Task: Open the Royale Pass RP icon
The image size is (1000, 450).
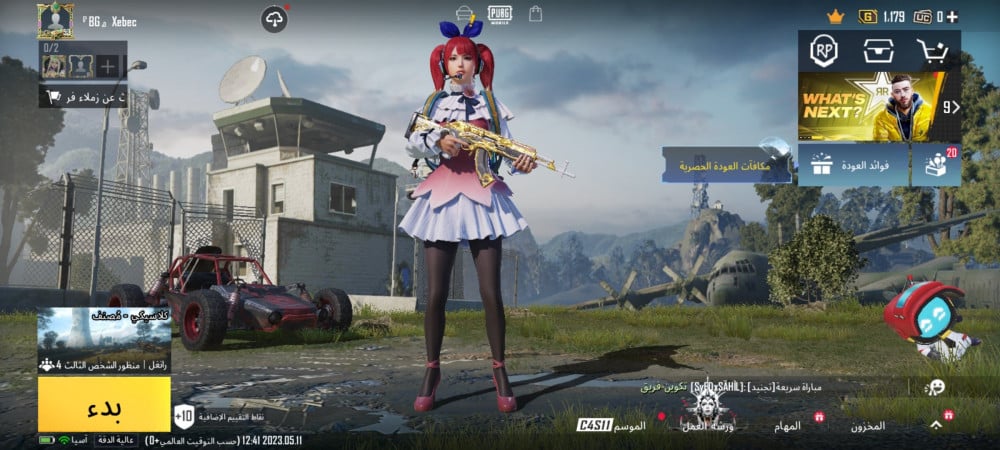Action: click(824, 51)
